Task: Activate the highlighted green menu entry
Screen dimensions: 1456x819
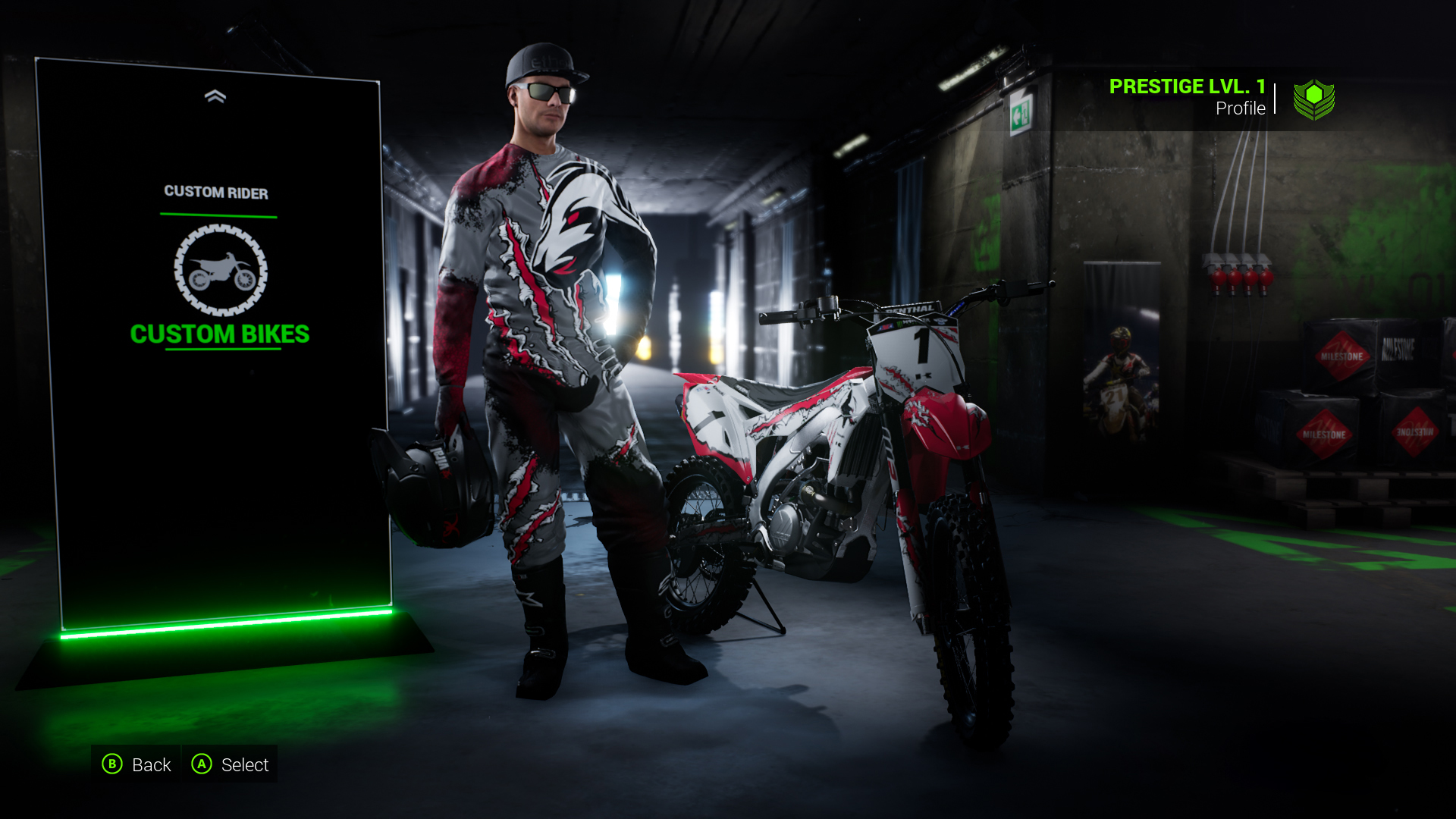Action: pyautogui.click(x=219, y=334)
